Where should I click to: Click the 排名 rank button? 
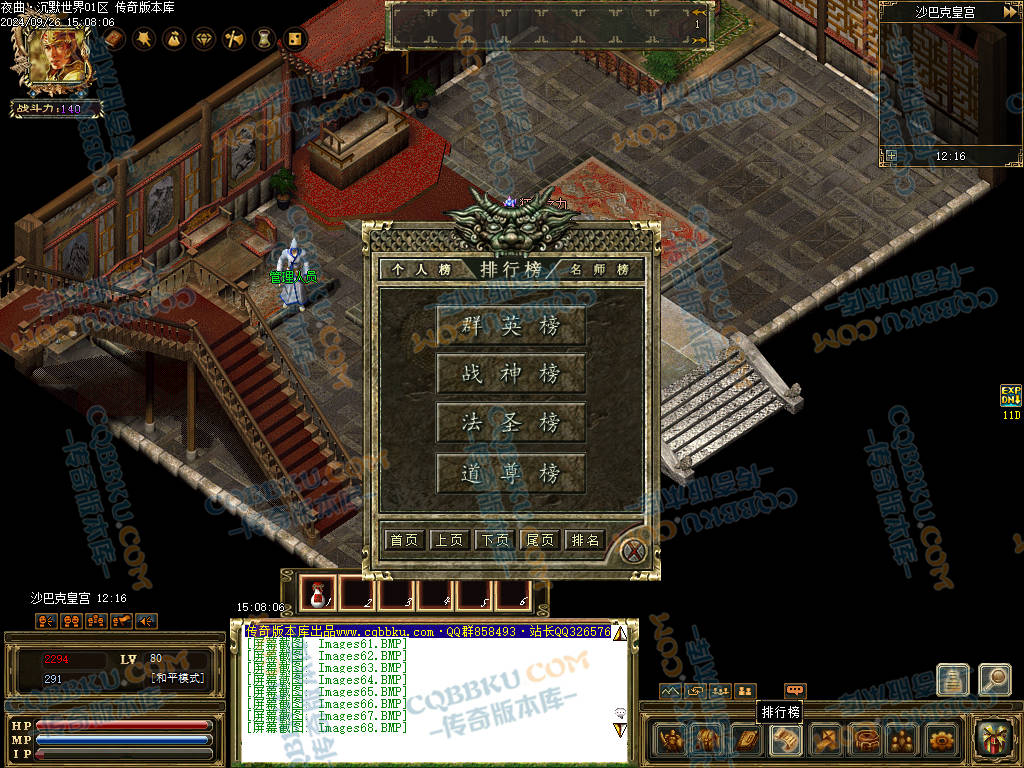click(585, 540)
